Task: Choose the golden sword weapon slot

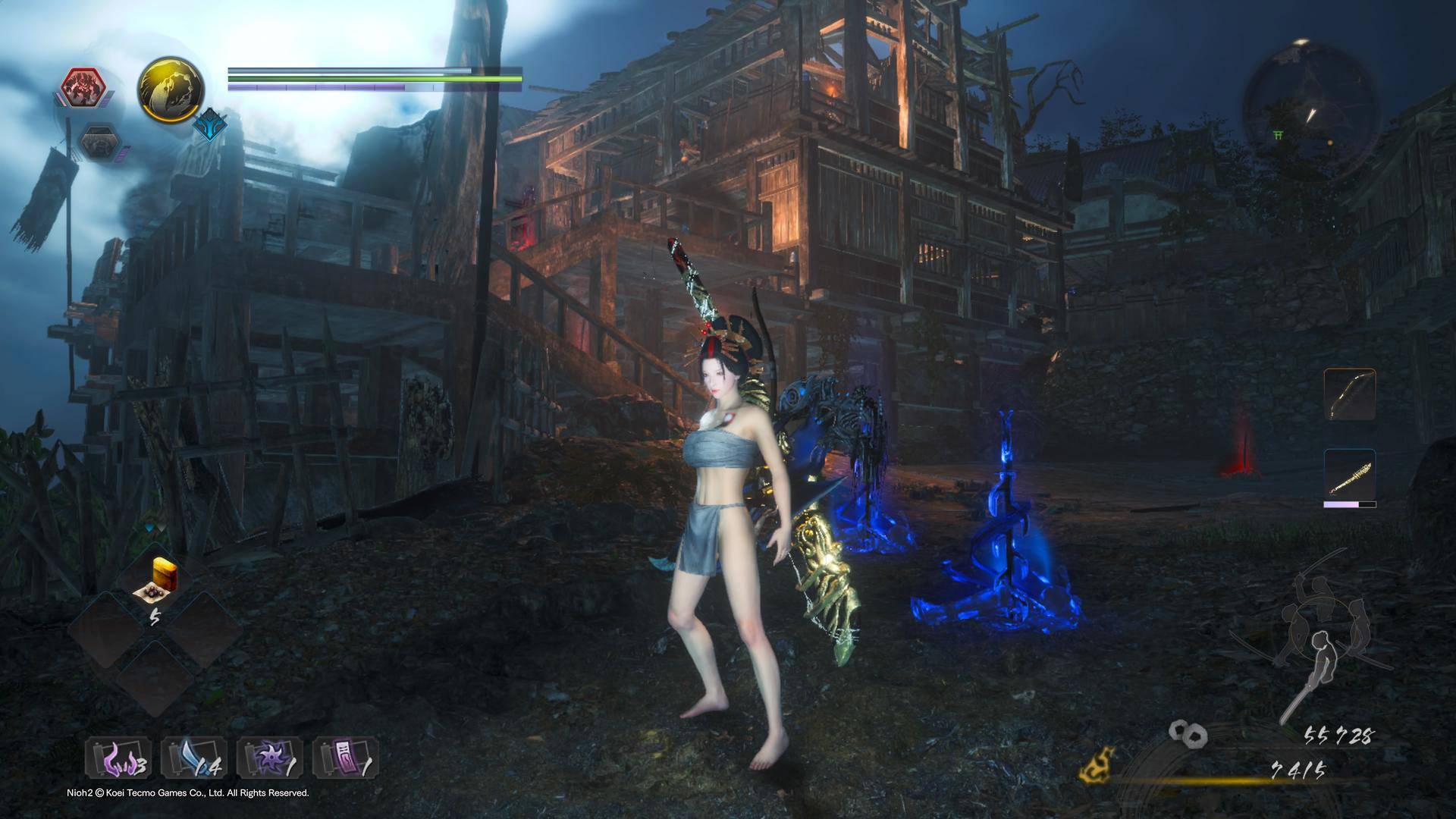Action: pyautogui.click(x=1350, y=475)
